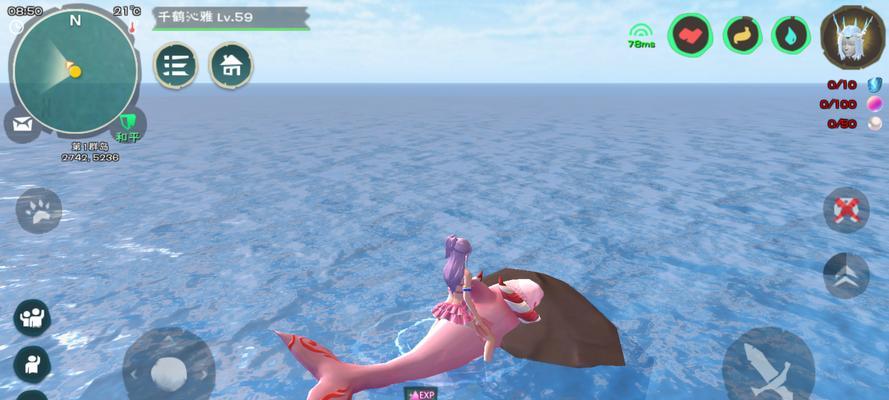Toggle the green 和平 peace mode shield

click(x=128, y=127)
